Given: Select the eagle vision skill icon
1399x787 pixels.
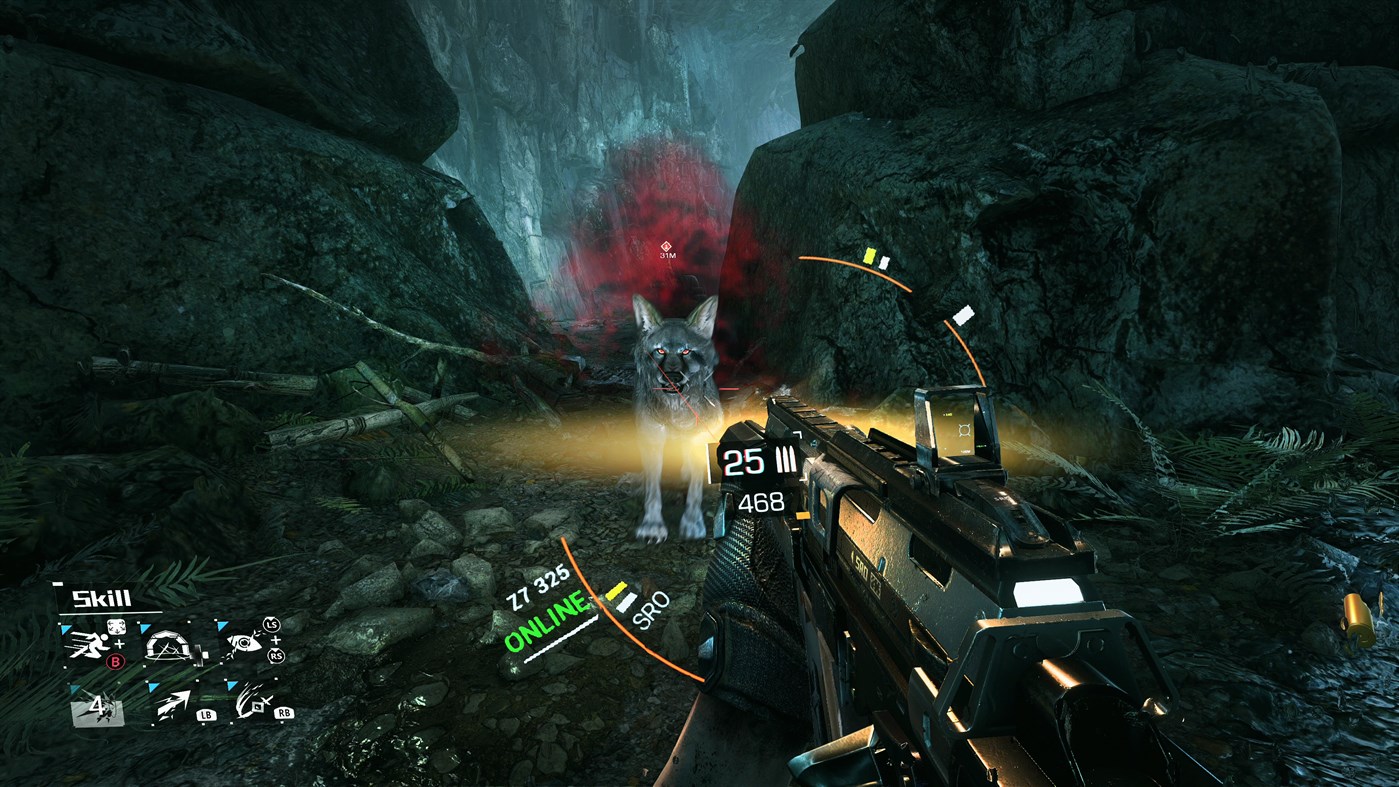Looking at the screenshot, I should pos(245,644).
